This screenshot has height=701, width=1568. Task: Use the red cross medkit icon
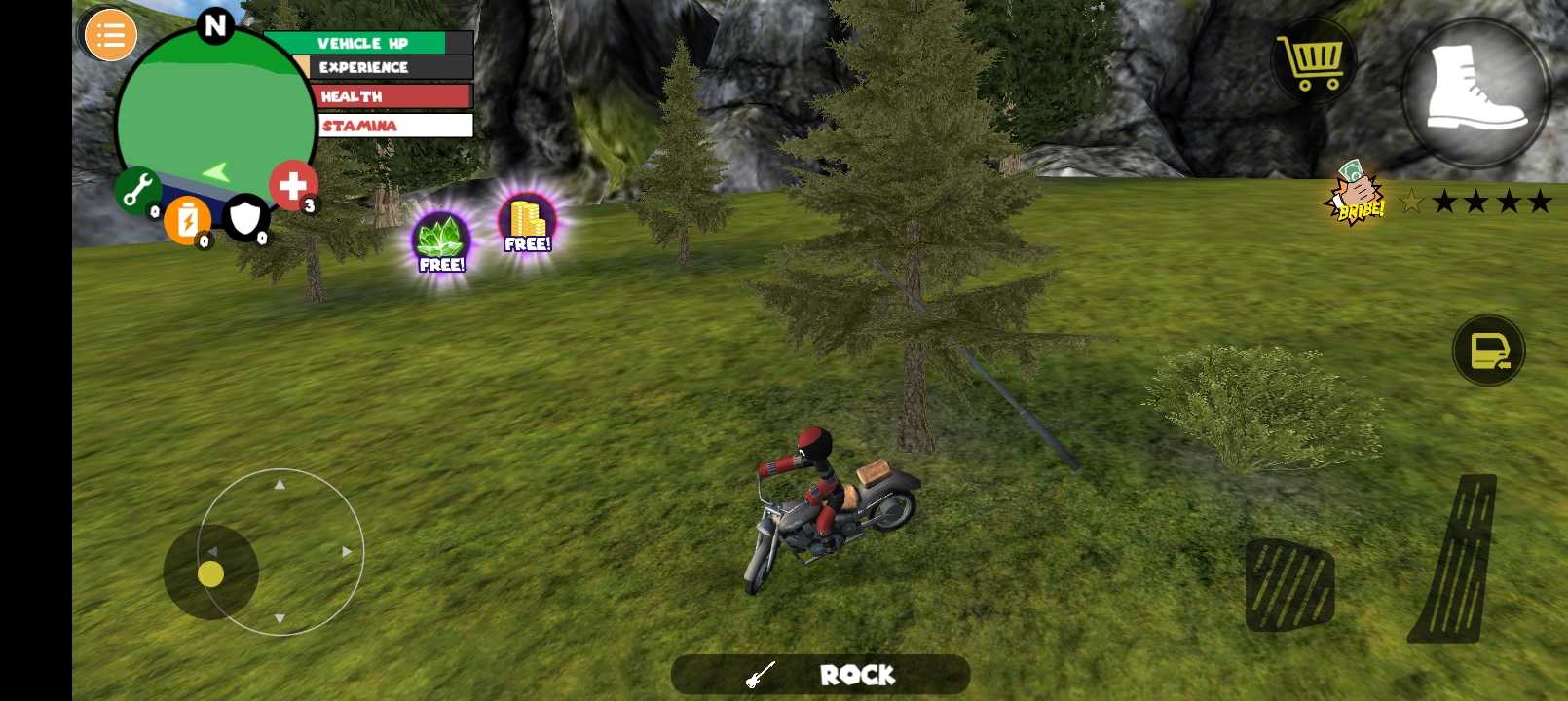click(x=292, y=185)
